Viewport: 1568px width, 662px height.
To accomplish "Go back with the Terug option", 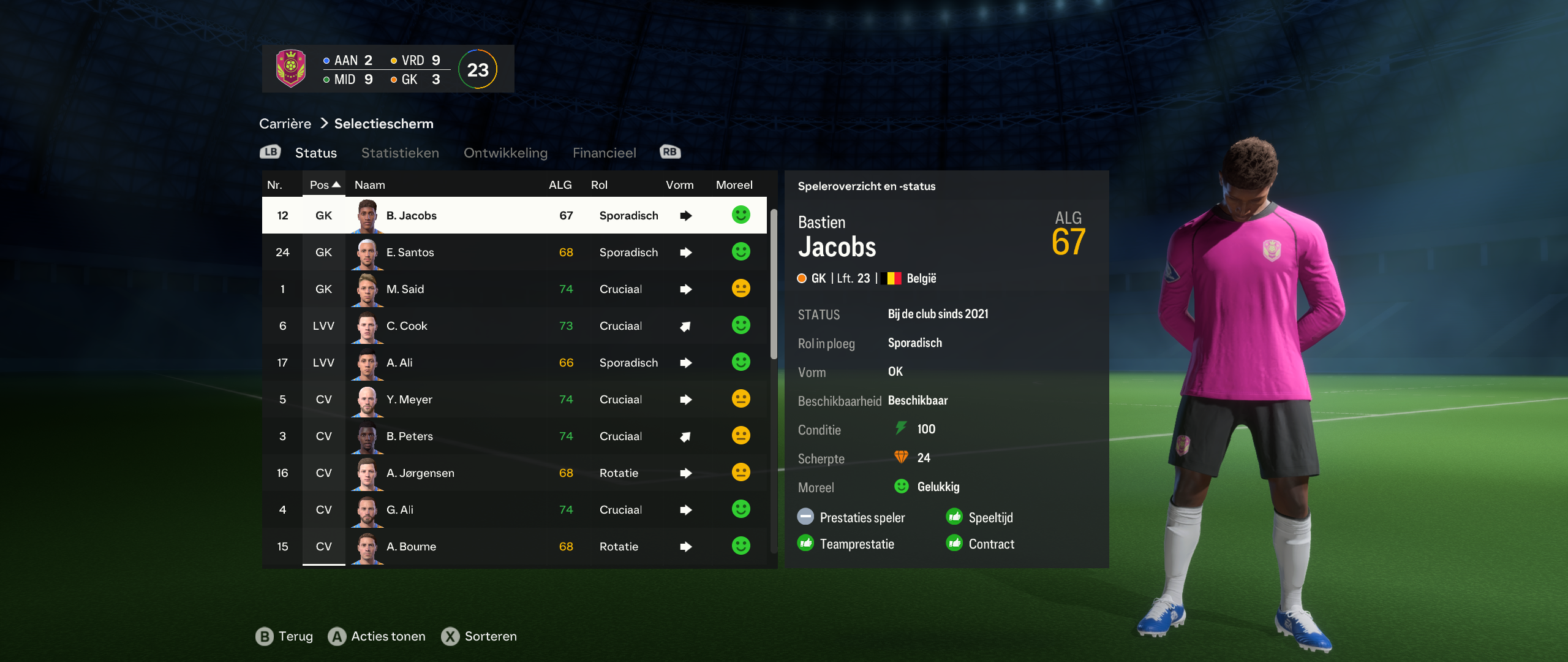I will 285,636.
